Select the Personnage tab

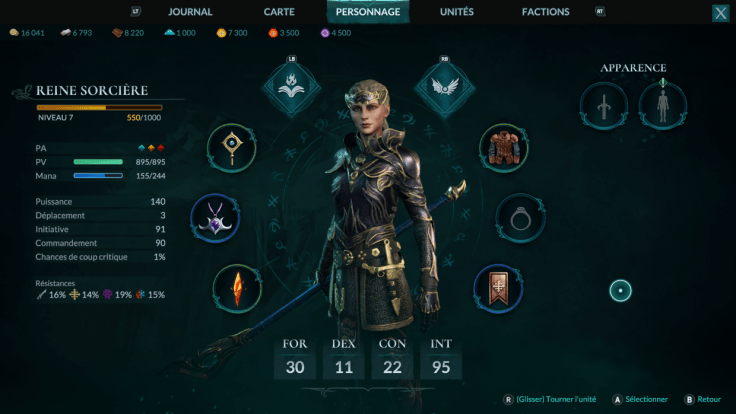click(368, 12)
